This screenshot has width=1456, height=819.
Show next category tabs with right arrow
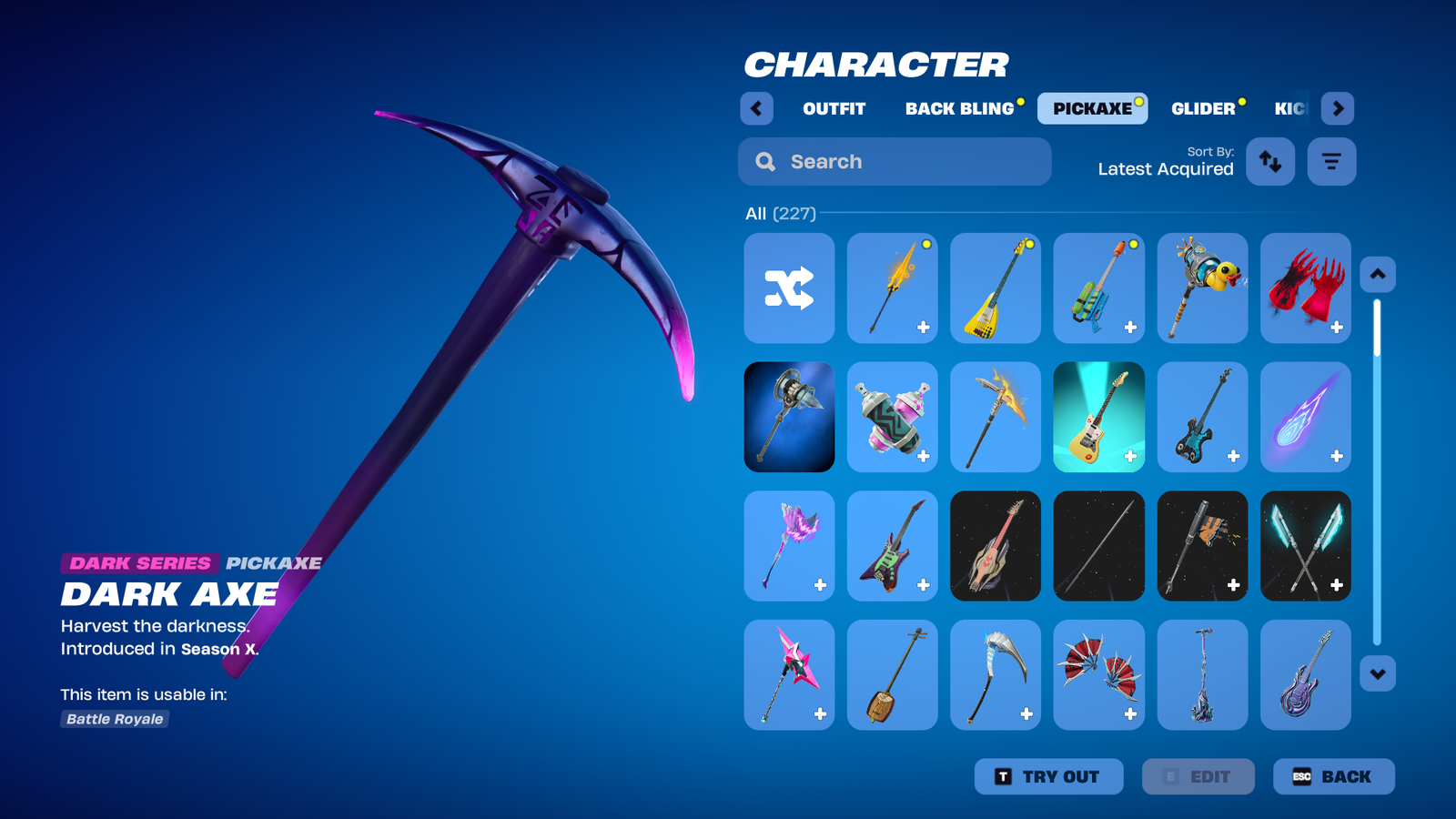tap(1337, 108)
